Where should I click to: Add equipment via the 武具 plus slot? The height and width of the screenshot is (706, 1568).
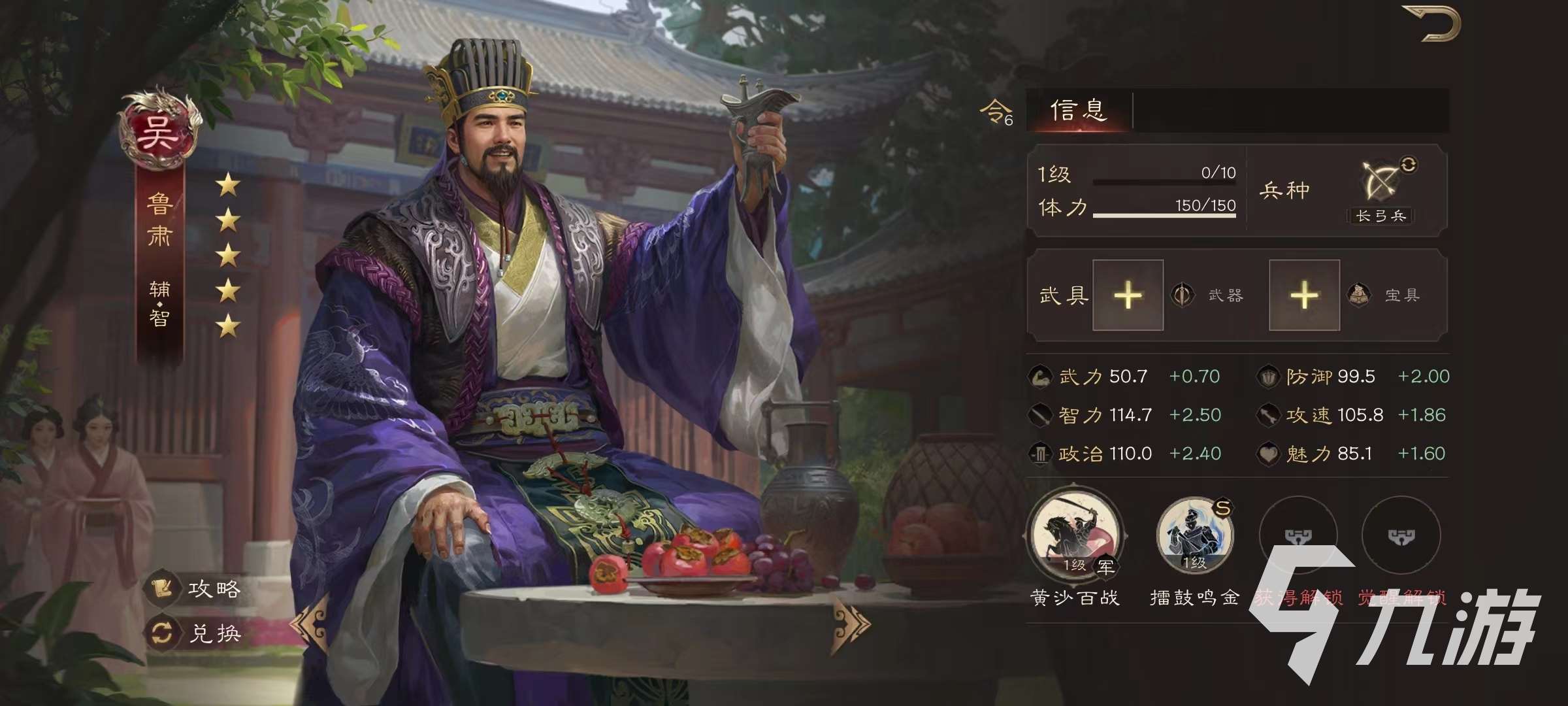click(1127, 294)
